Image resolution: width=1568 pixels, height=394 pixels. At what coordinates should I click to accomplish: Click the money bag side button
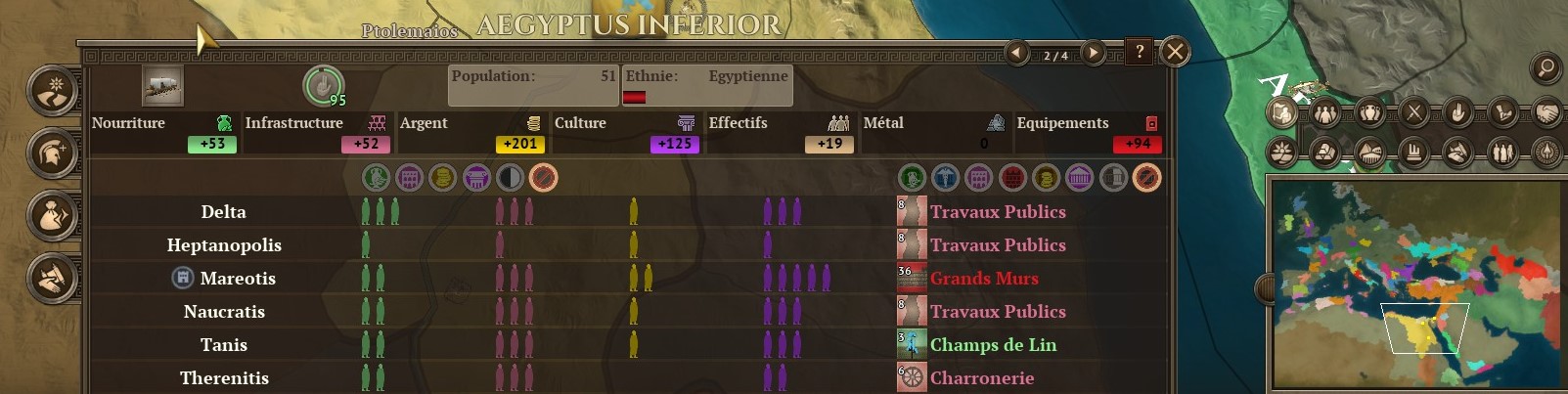(x=52, y=214)
